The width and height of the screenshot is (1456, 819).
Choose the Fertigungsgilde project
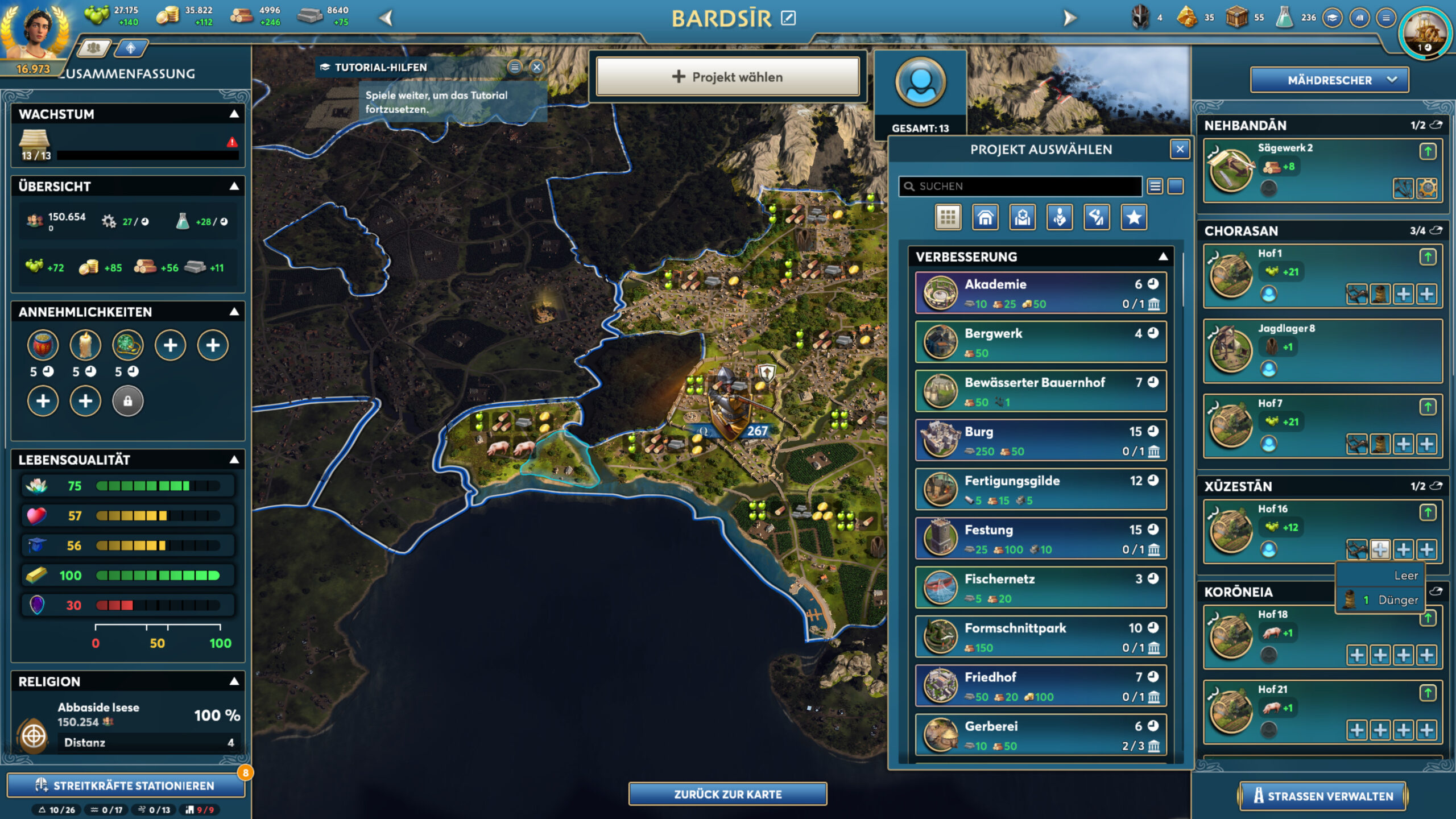[x=1040, y=489]
